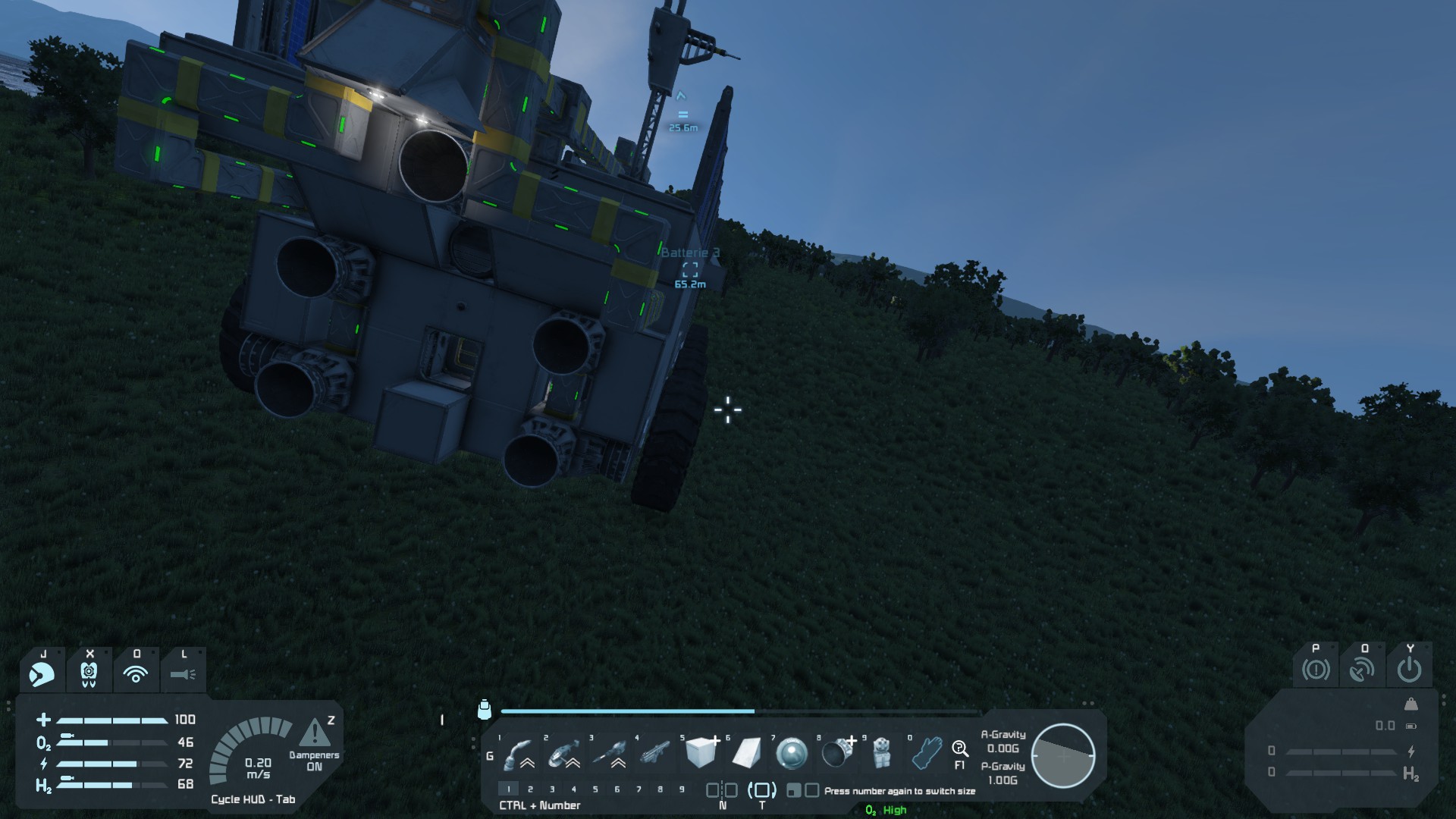Toggle the jetpack icon
The height and width of the screenshot is (819, 1456).
89,673
